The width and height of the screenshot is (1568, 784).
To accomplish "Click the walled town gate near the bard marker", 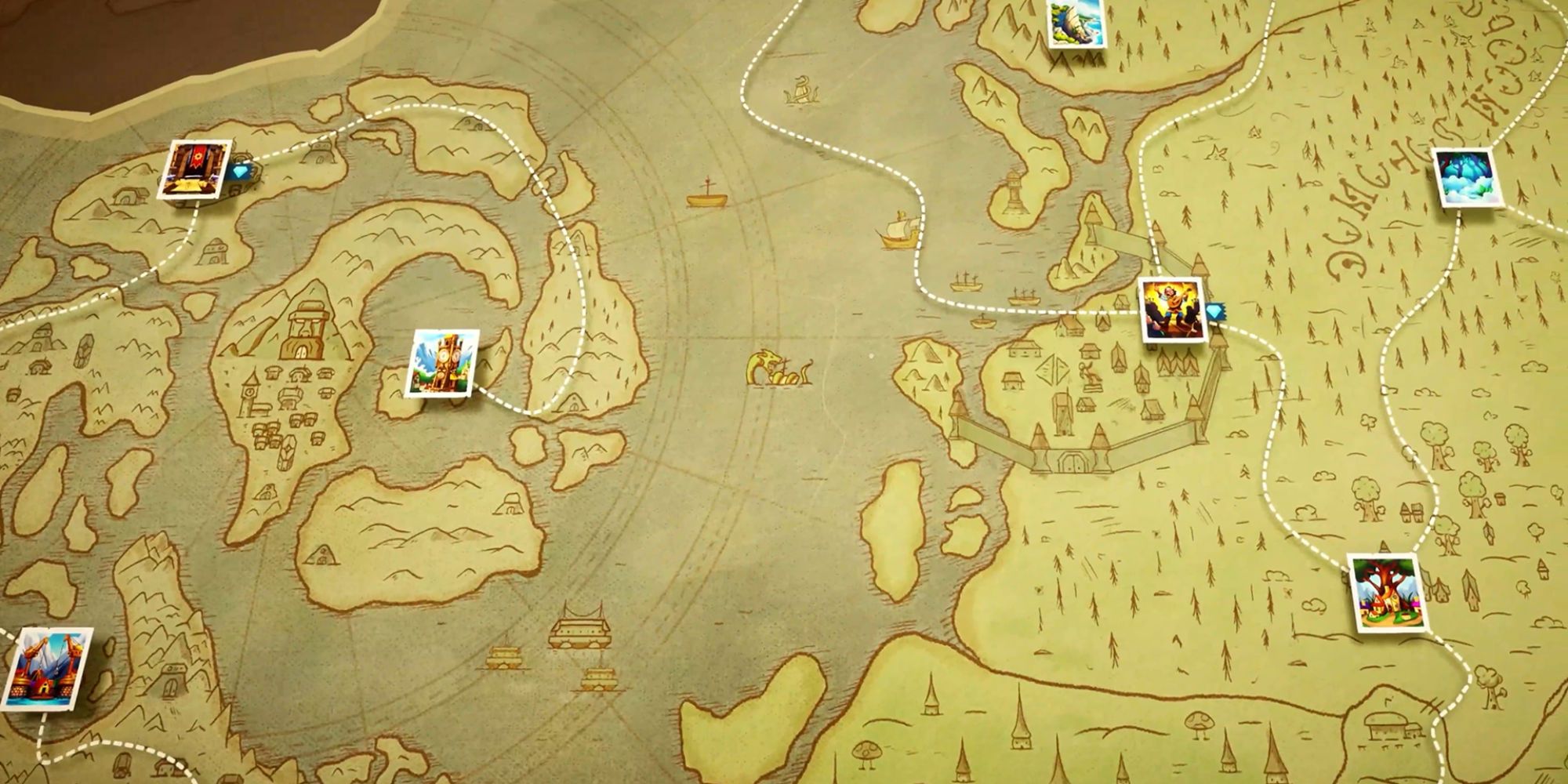I will point(1073,461).
